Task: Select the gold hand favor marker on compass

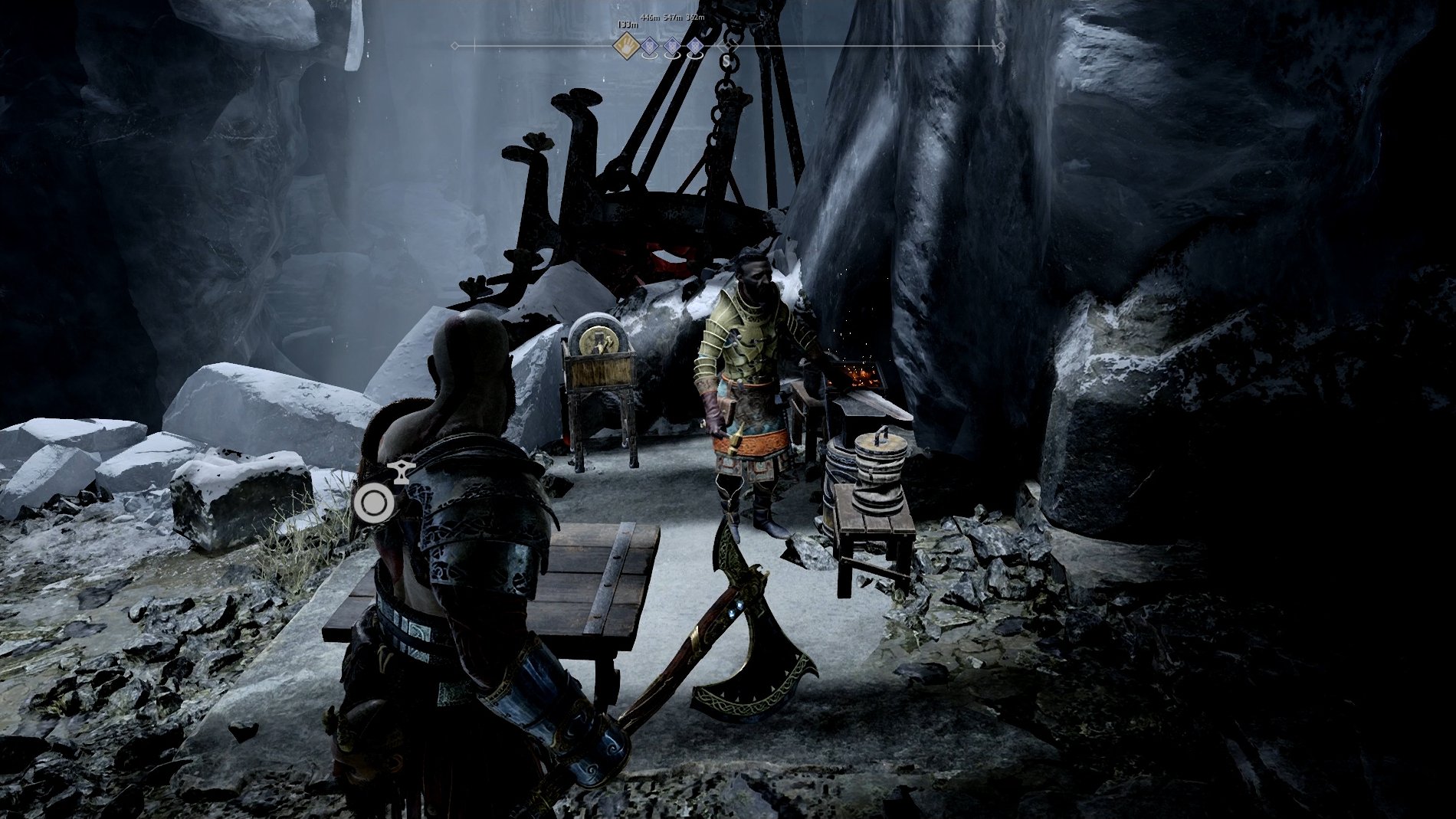Action: (x=625, y=46)
